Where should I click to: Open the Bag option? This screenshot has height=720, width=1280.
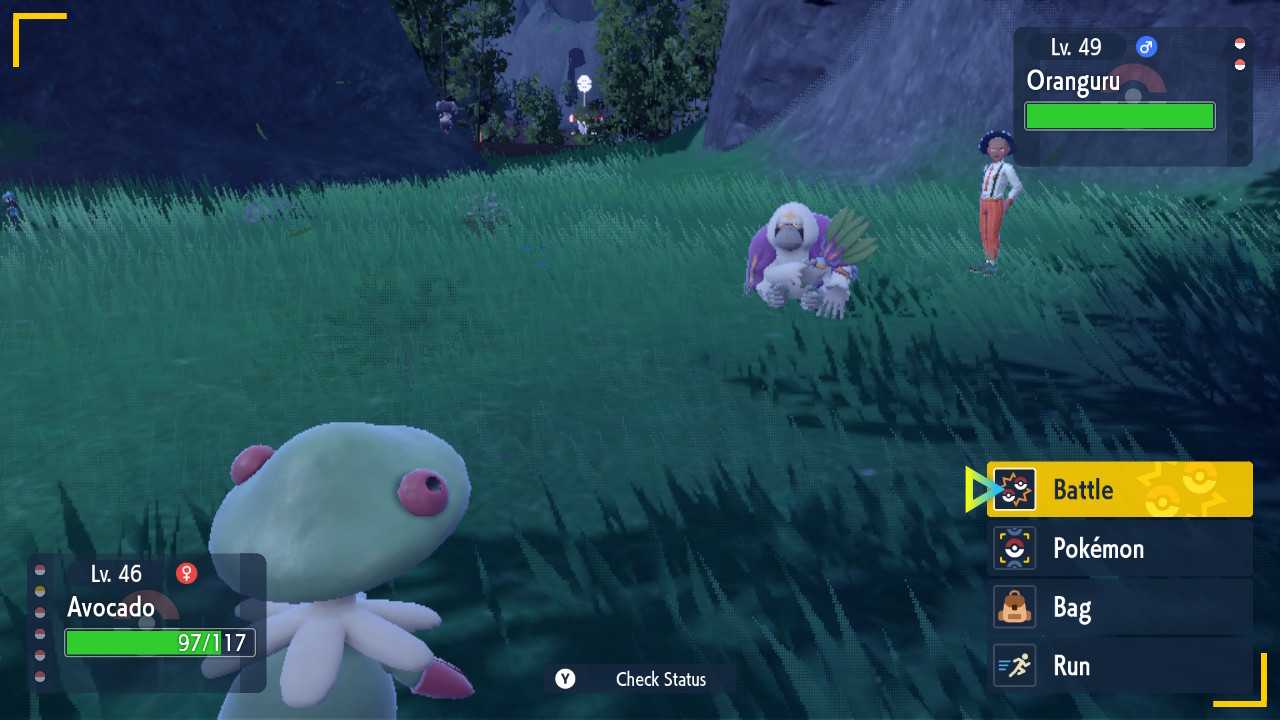coord(1119,607)
